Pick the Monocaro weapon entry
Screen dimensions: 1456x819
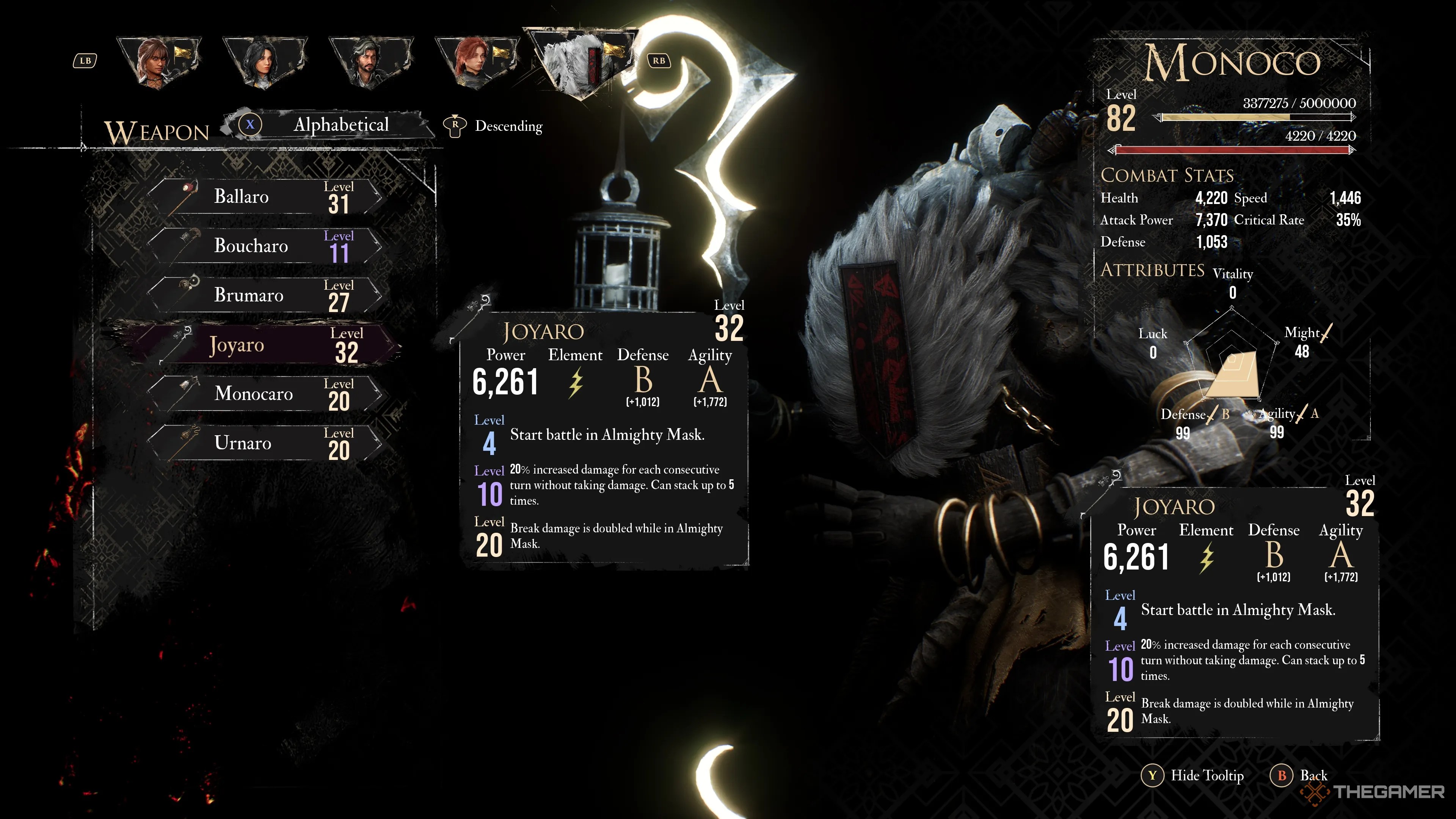[x=266, y=394]
